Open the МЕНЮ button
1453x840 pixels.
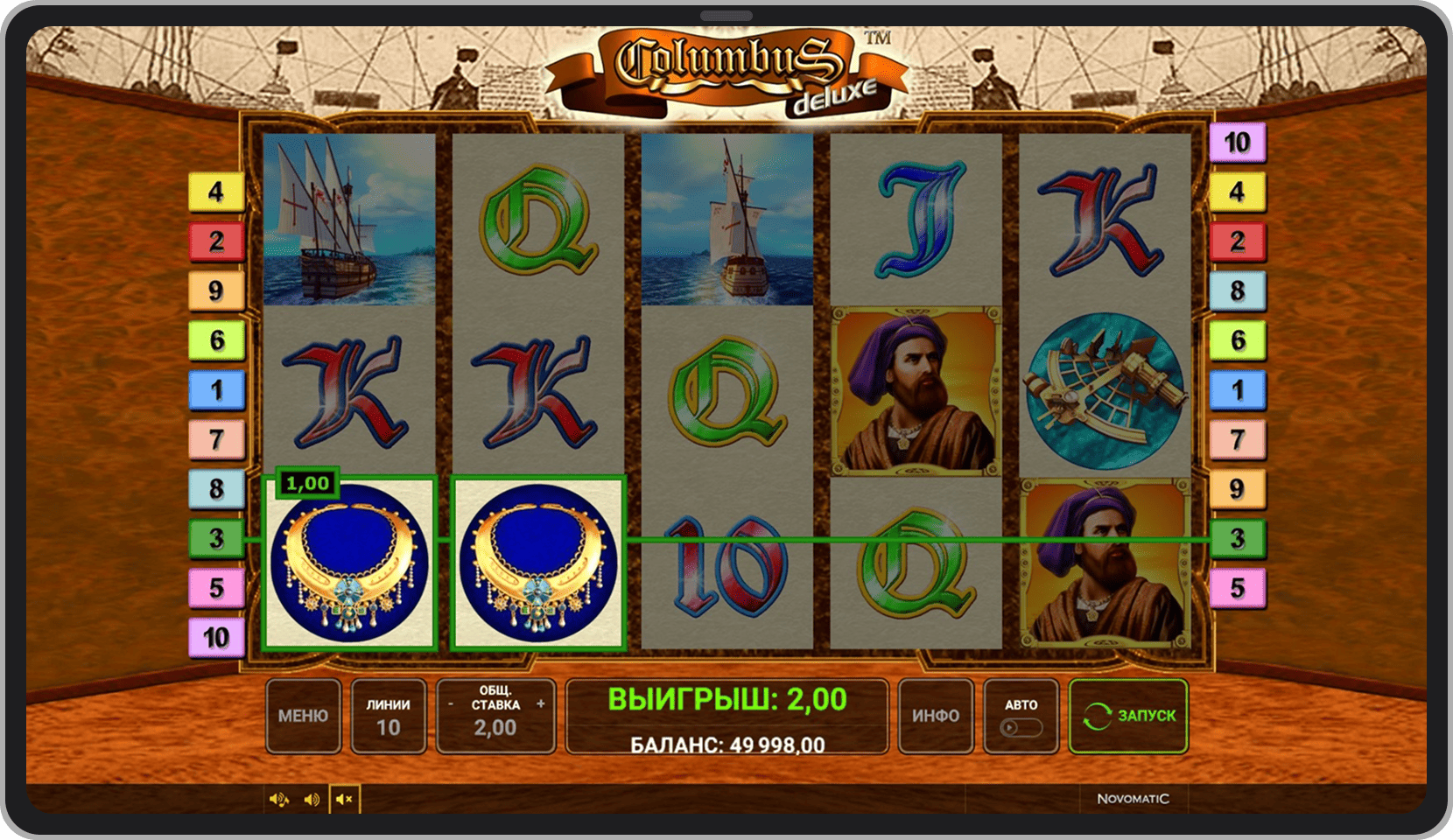[x=303, y=716]
